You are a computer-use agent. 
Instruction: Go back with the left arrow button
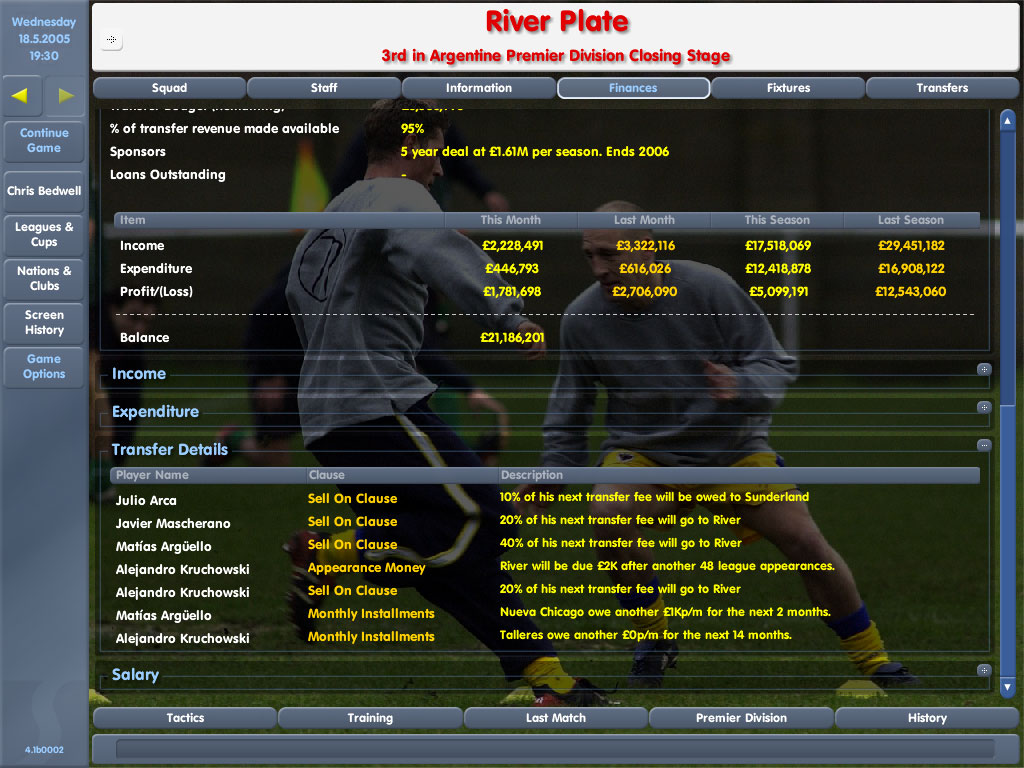tap(22, 96)
